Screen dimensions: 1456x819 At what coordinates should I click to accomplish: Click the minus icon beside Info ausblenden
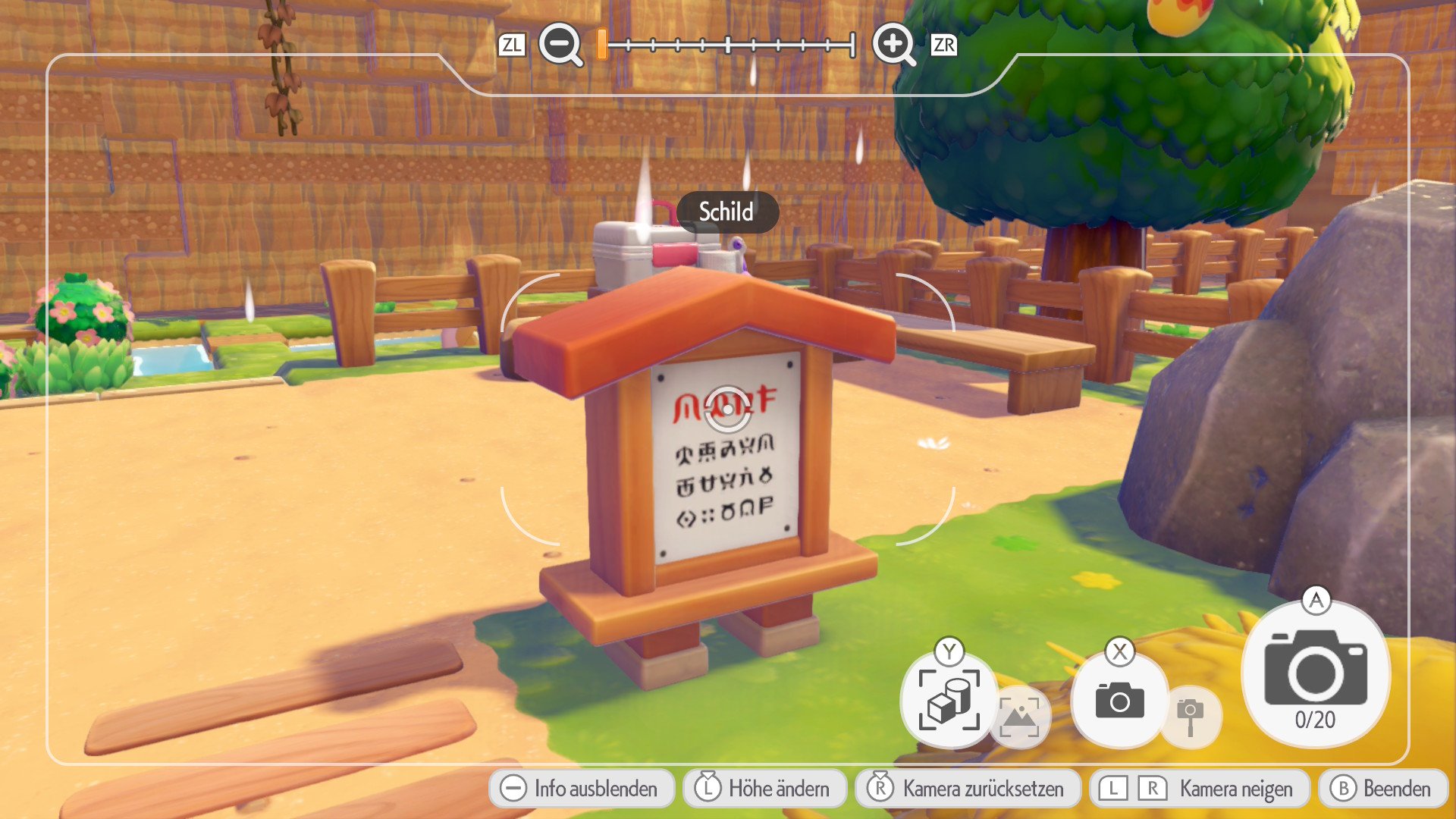[x=516, y=789]
